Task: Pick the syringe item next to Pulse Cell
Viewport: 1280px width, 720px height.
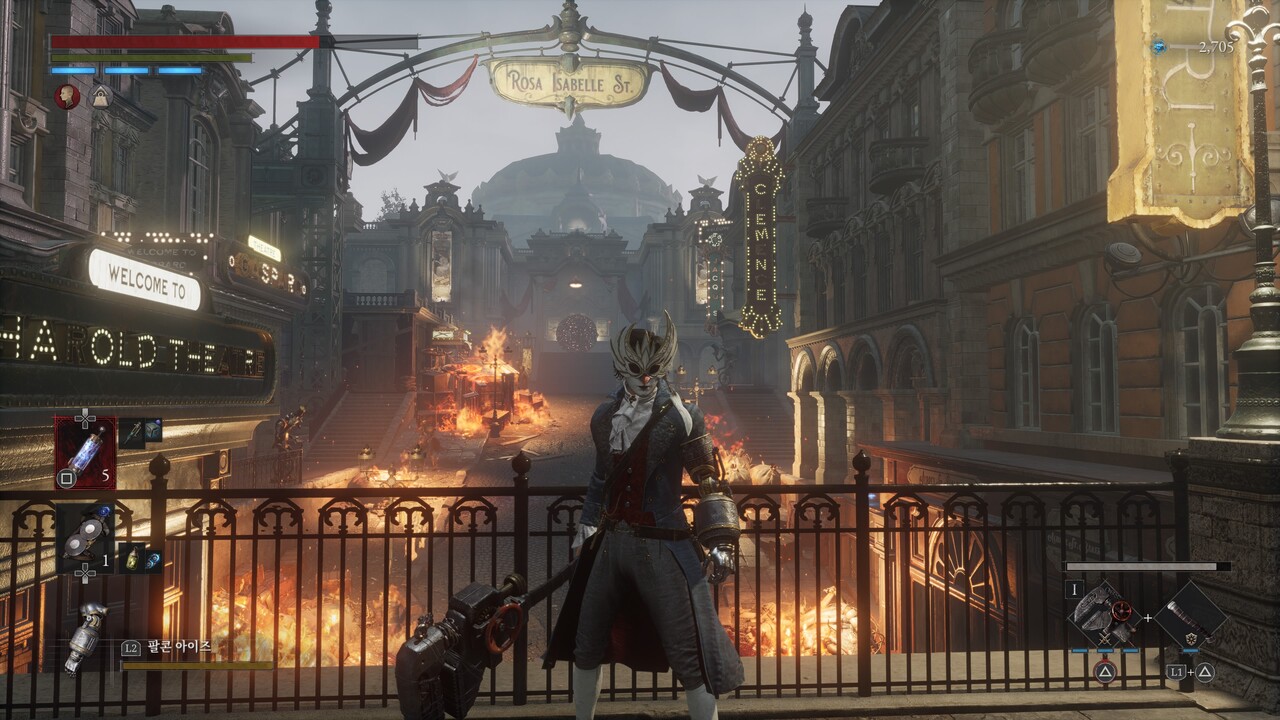Action: tap(132, 432)
